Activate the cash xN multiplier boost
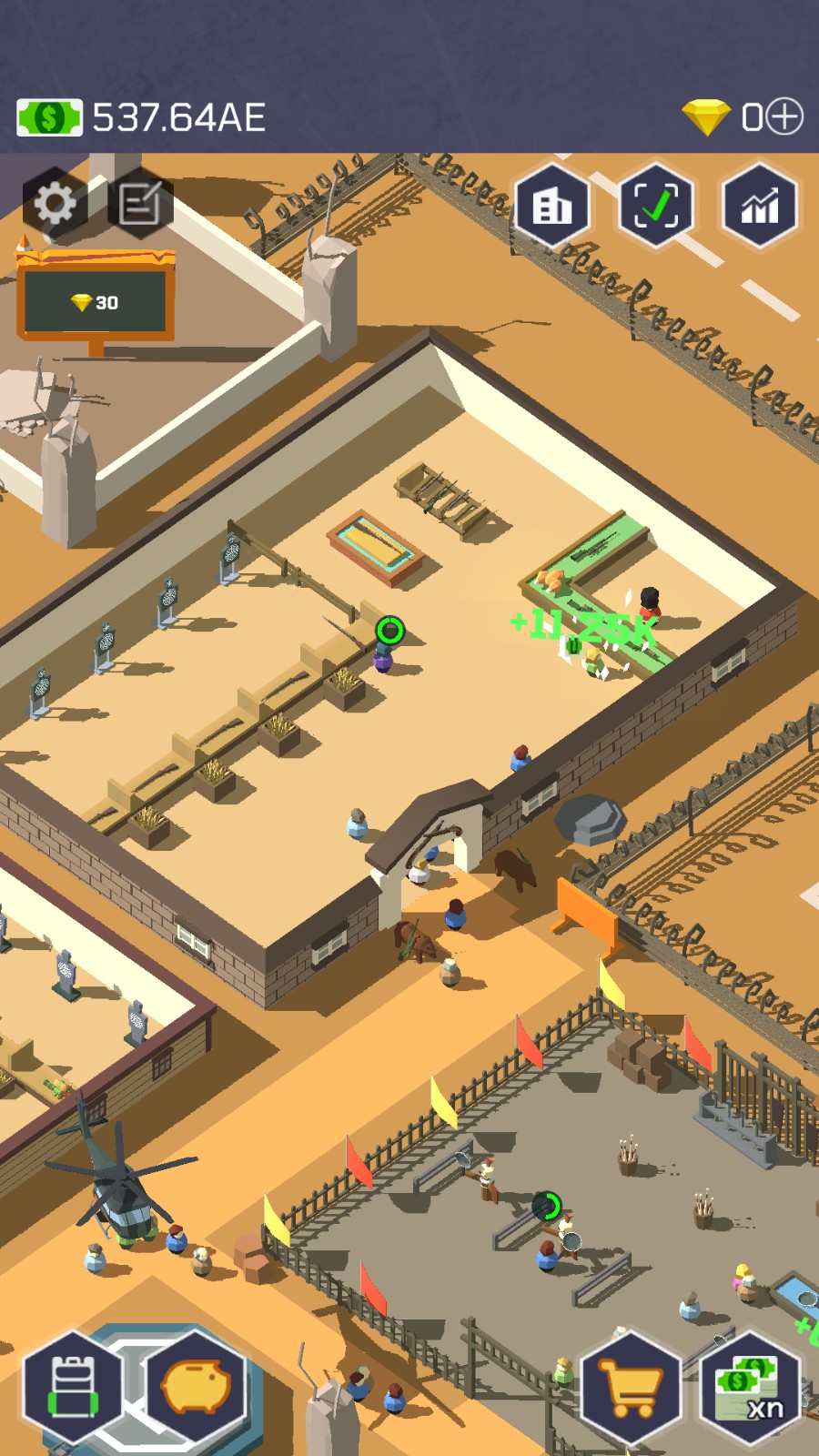819x1456 pixels. pyautogui.click(x=751, y=1388)
